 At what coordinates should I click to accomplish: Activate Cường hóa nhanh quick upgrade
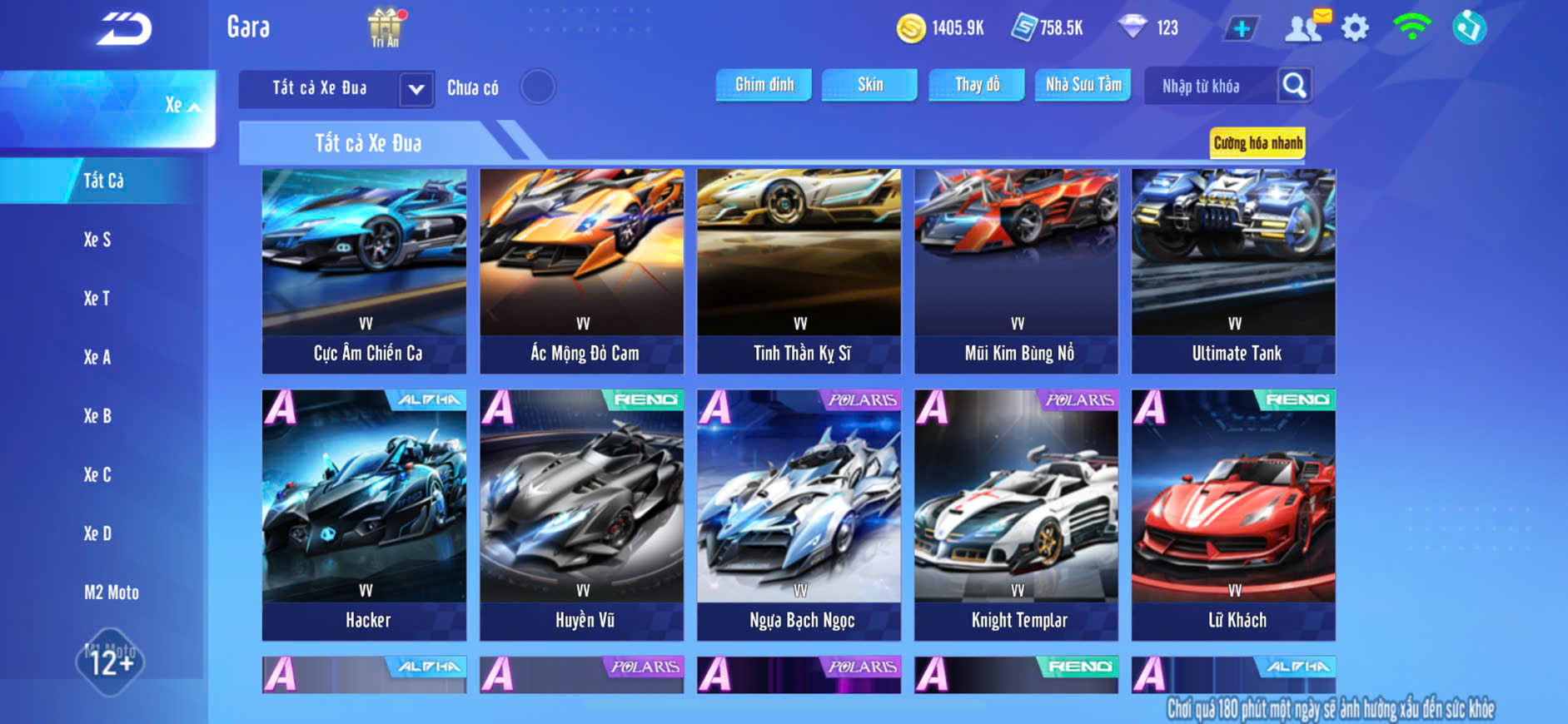point(1257,143)
